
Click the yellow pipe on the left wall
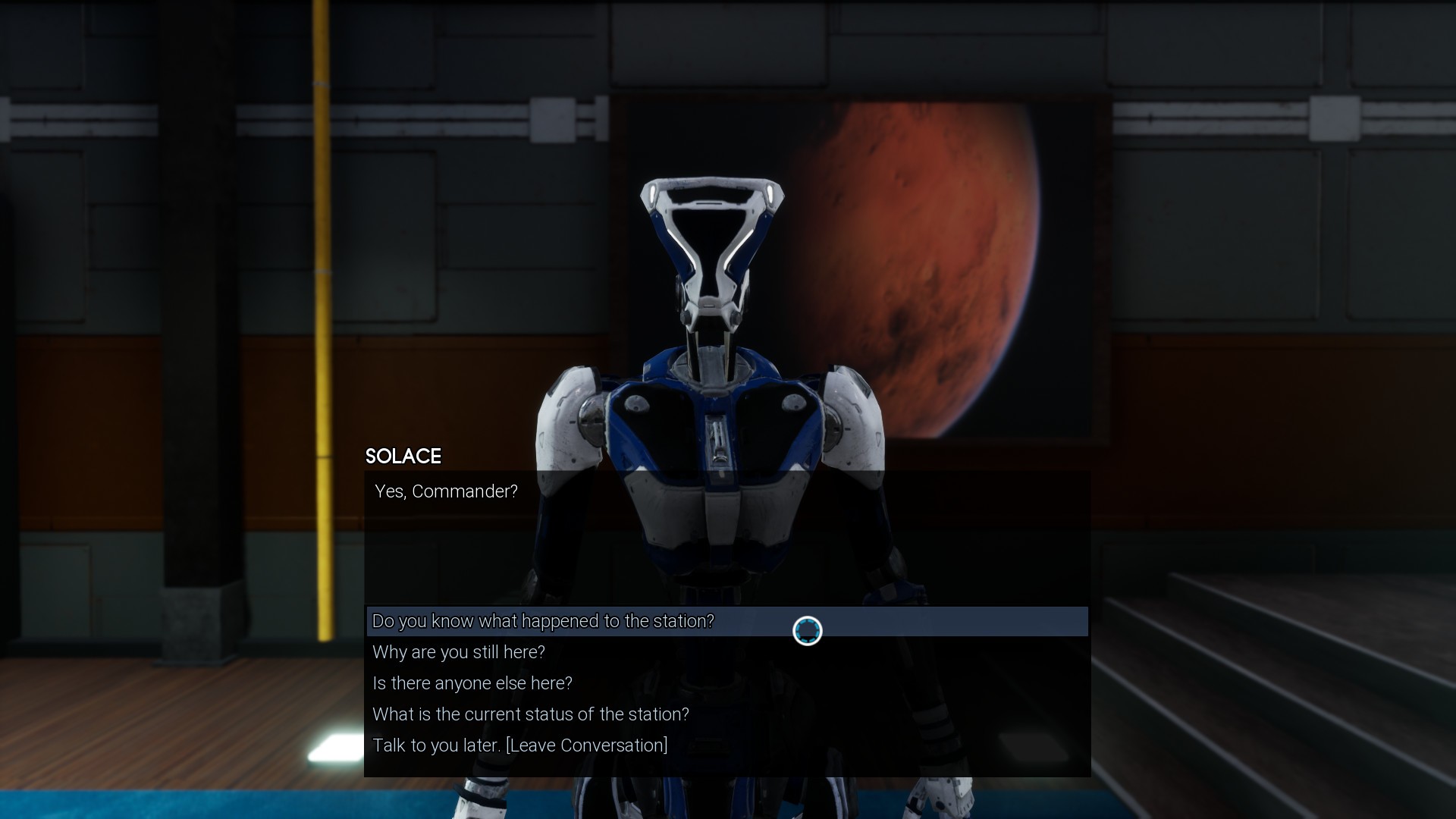322,303
